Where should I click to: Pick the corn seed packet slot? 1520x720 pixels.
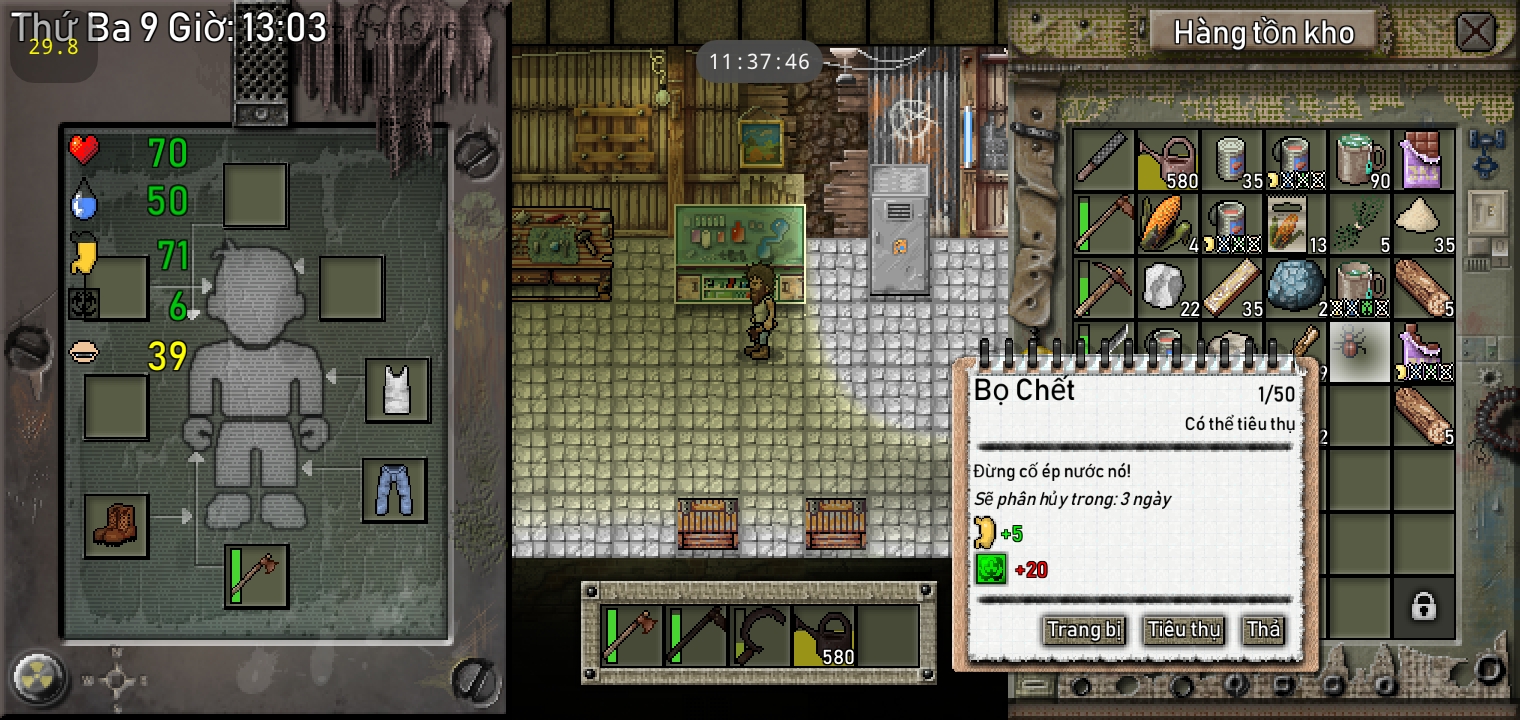click(x=1296, y=224)
